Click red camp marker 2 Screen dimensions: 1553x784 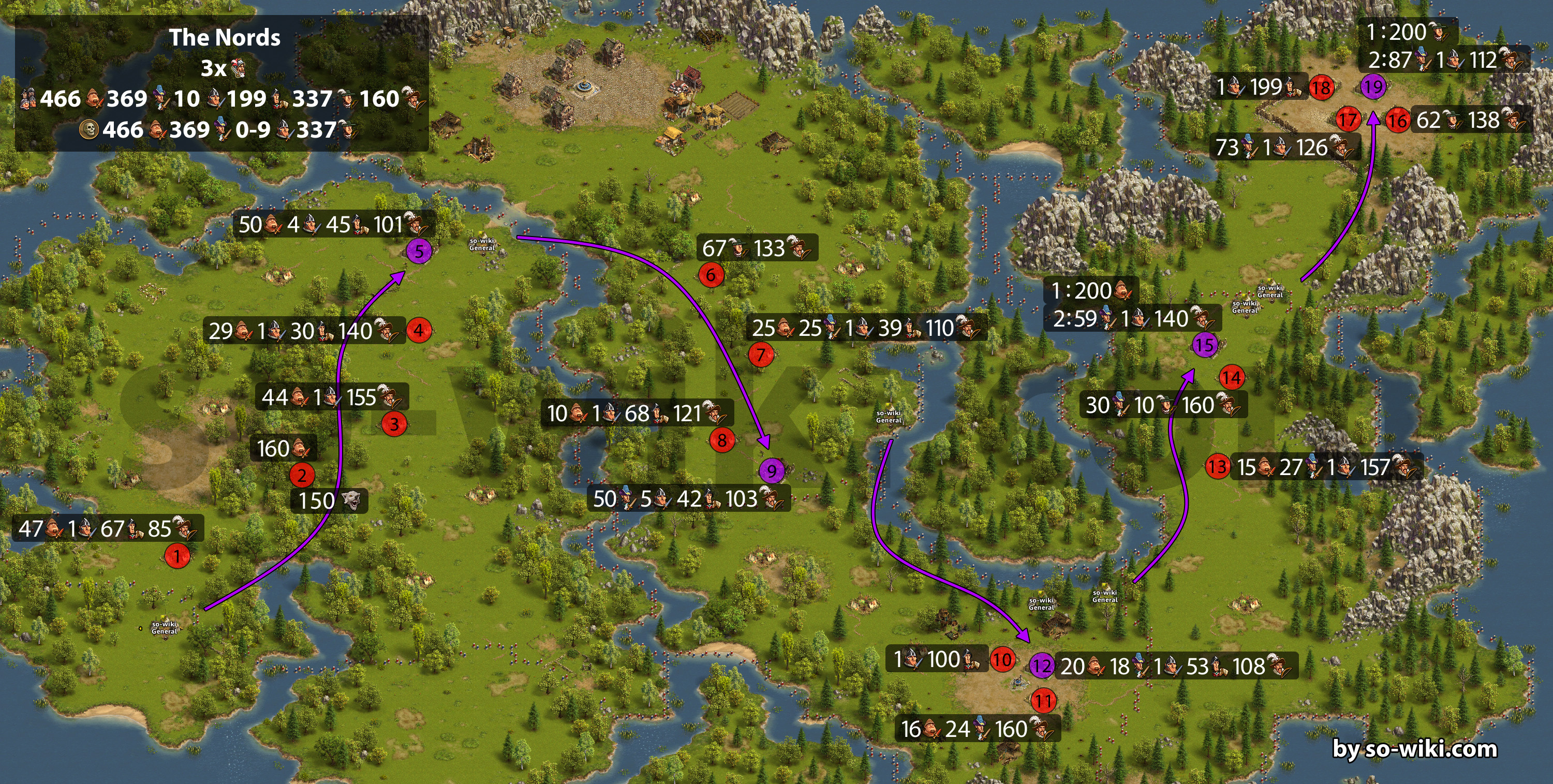[302, 475]
